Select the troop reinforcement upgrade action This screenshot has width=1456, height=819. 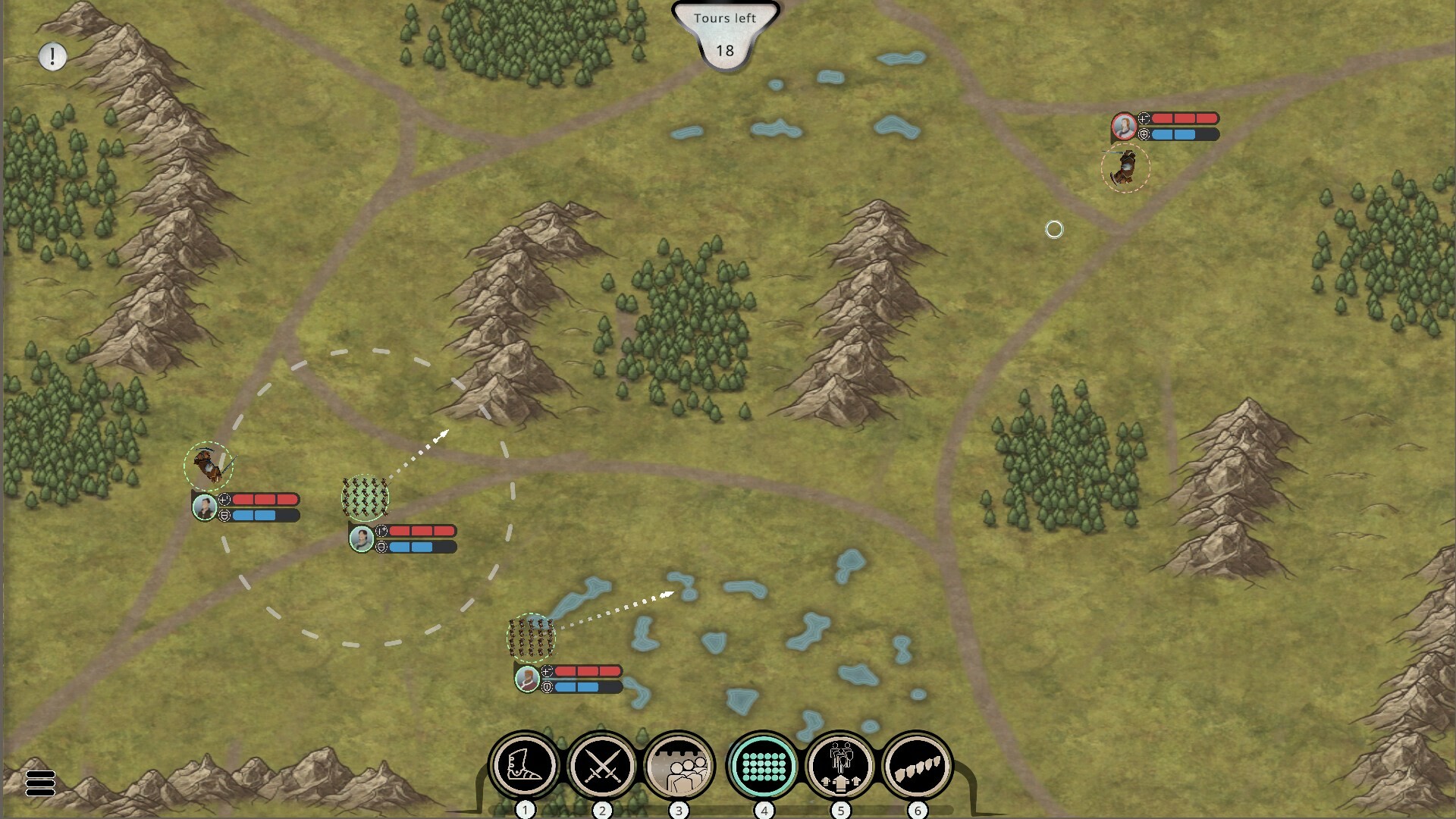(x=842, y=767)
